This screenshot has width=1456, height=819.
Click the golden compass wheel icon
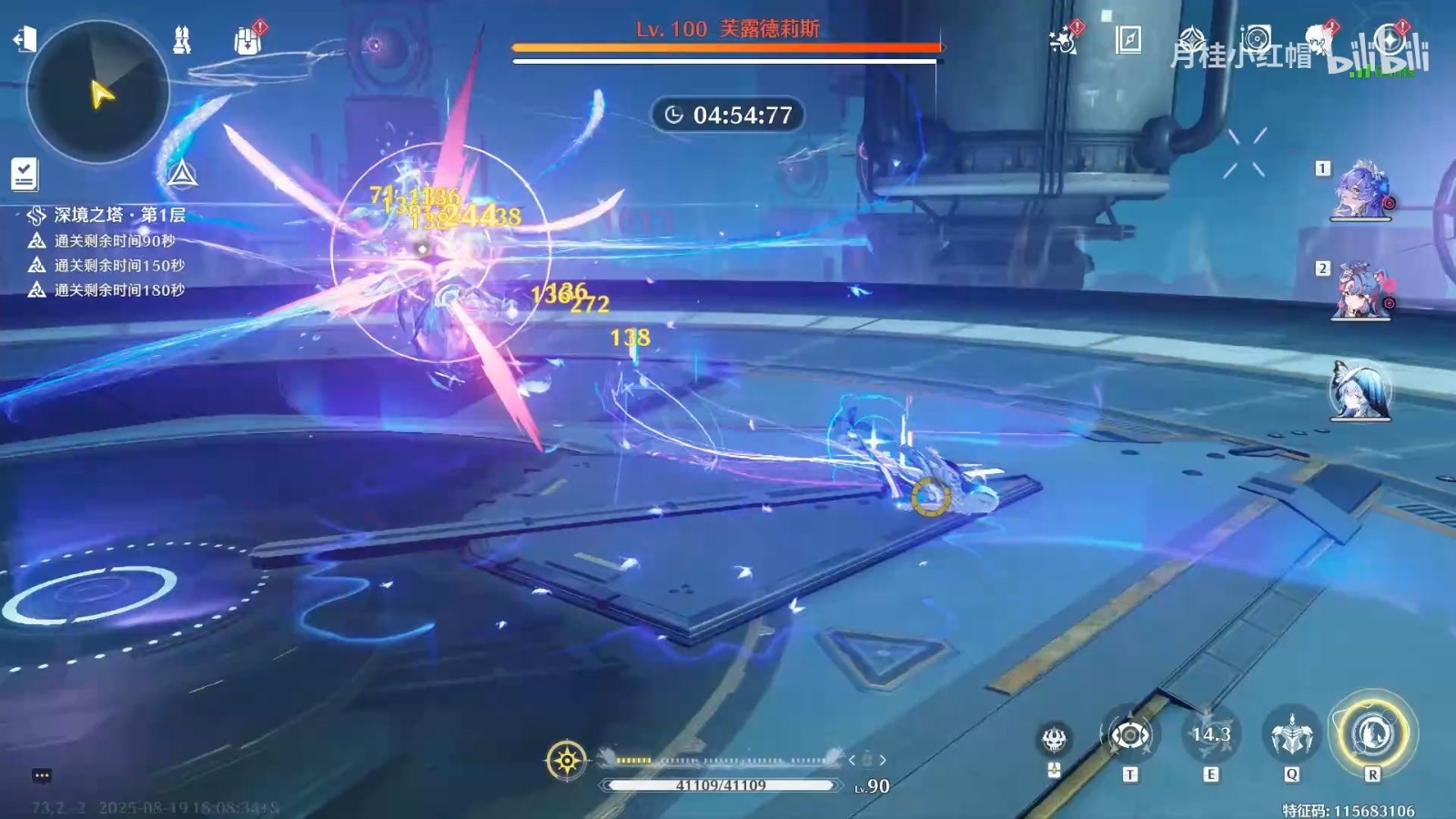(567, 760)
